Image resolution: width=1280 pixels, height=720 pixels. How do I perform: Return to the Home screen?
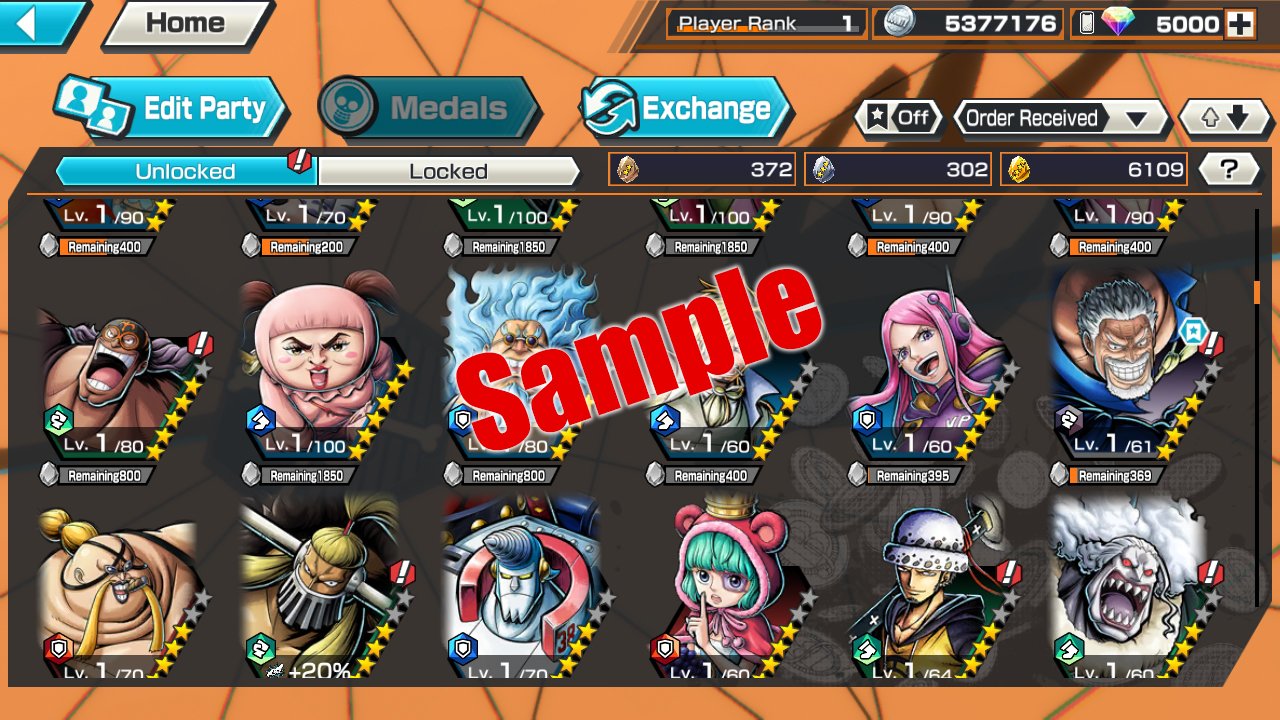187,23
